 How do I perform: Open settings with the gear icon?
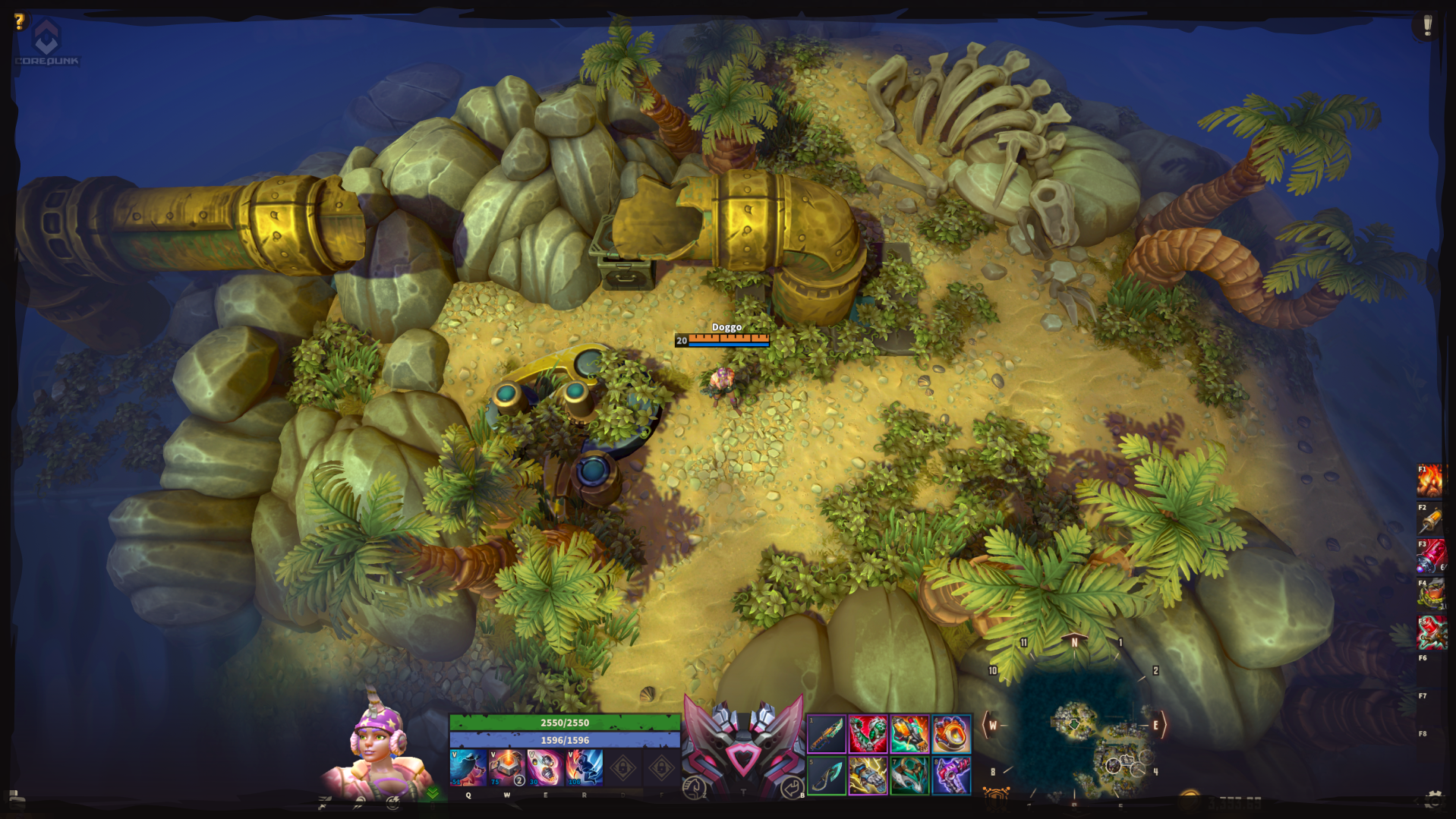tap(1433, 799)
